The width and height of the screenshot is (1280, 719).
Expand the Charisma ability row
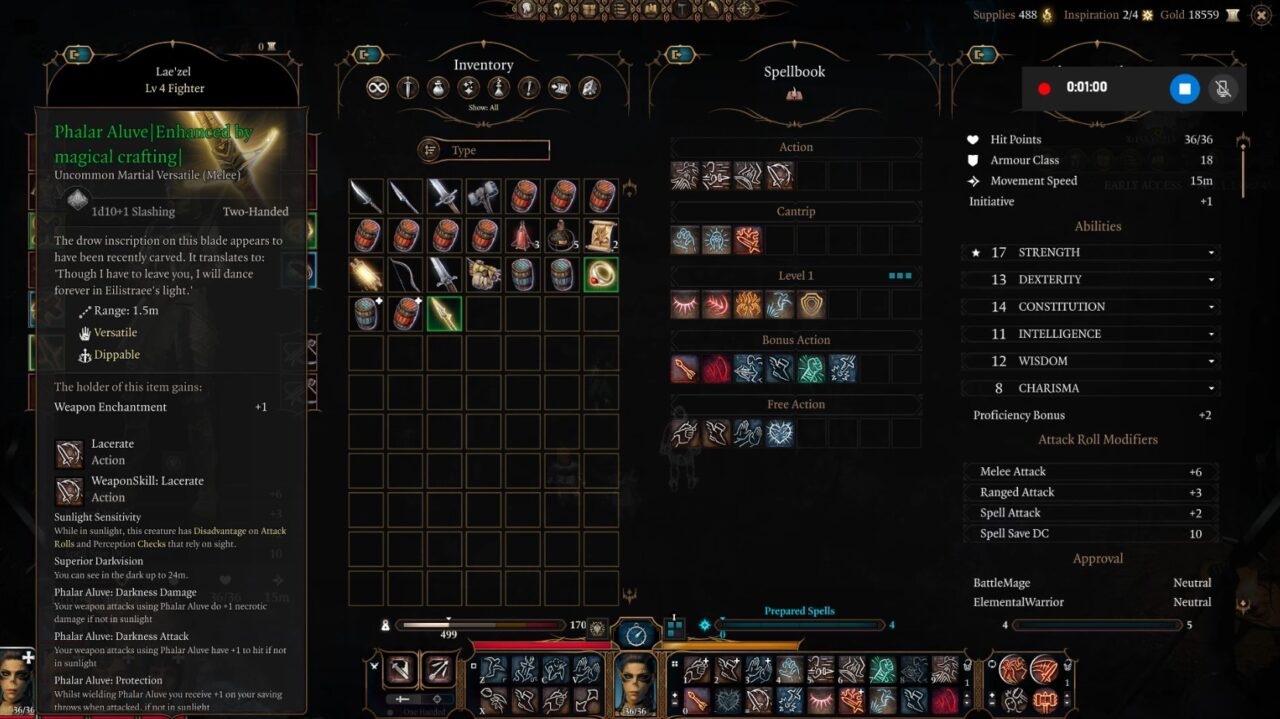point(1212,388)
